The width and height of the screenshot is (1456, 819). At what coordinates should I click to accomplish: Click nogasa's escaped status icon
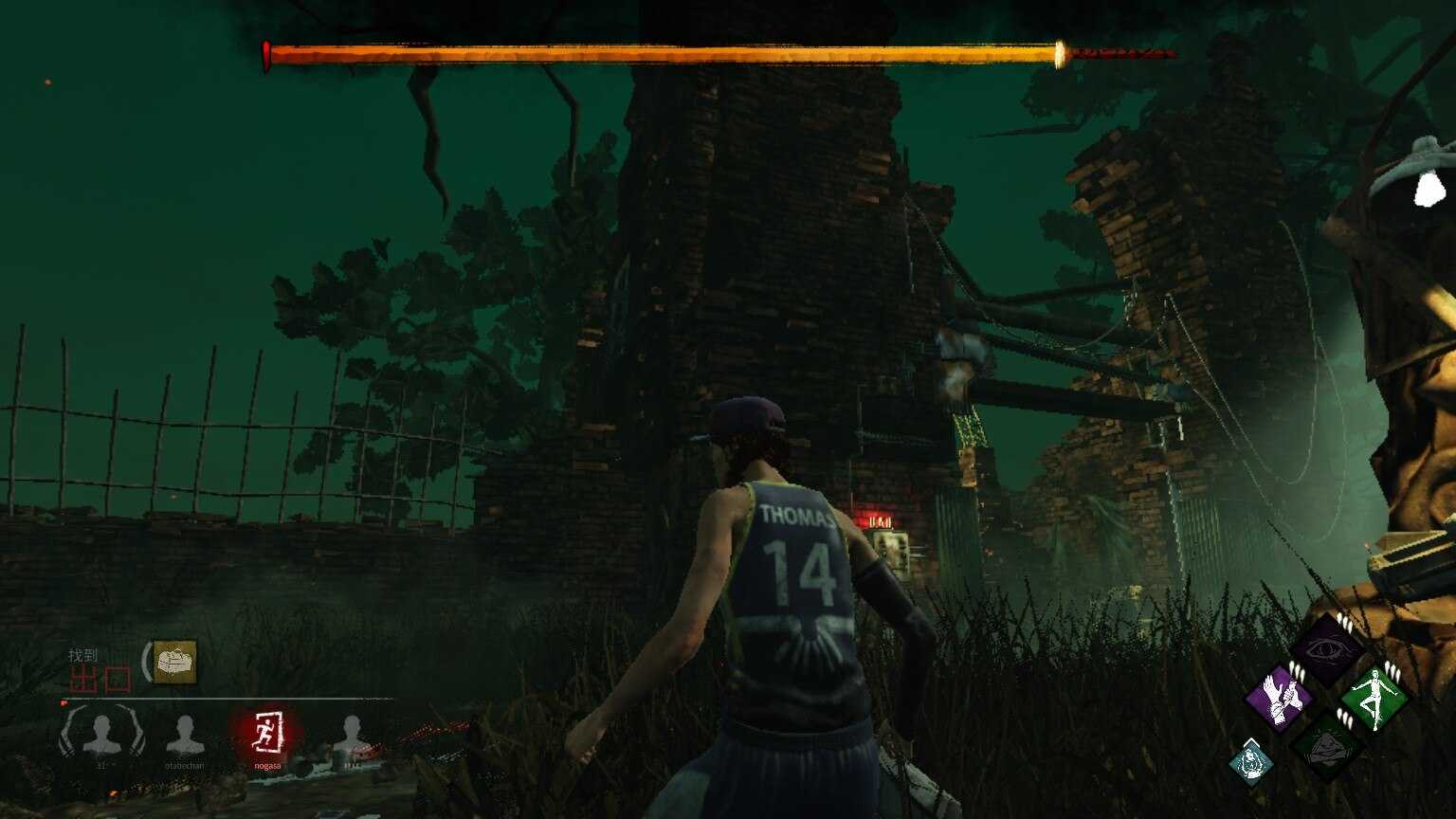(267, 733)
